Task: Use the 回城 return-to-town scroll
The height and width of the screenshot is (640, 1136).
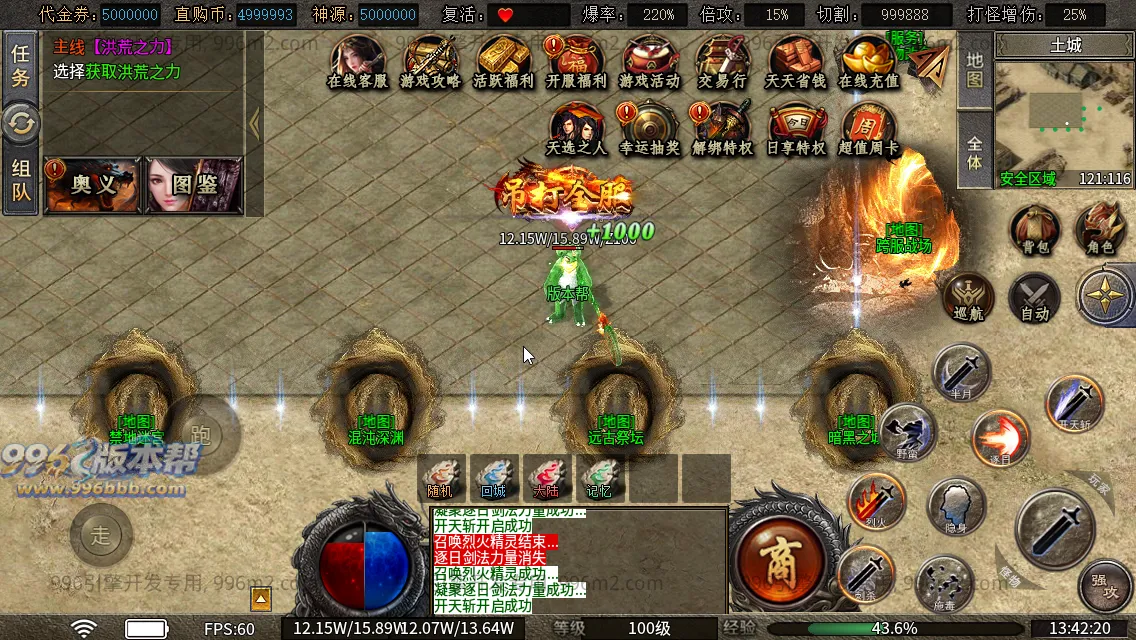Action: point(494,476)
